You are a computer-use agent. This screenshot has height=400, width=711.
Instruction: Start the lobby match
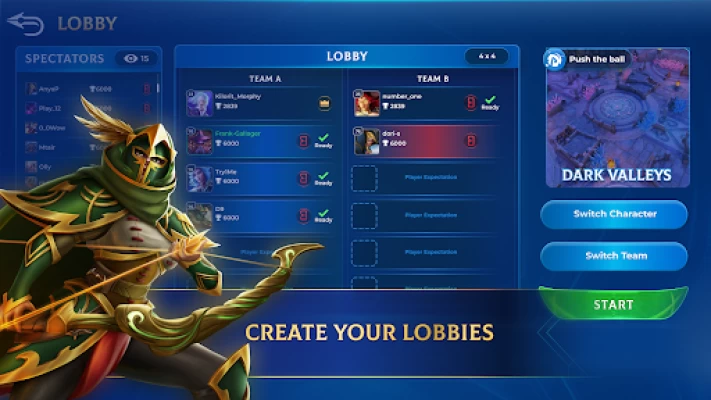point(613,304)
